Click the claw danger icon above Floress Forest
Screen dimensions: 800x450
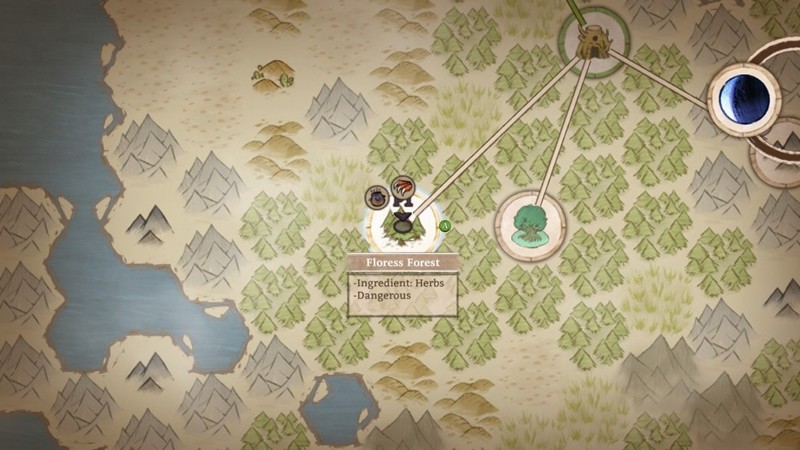403,186
